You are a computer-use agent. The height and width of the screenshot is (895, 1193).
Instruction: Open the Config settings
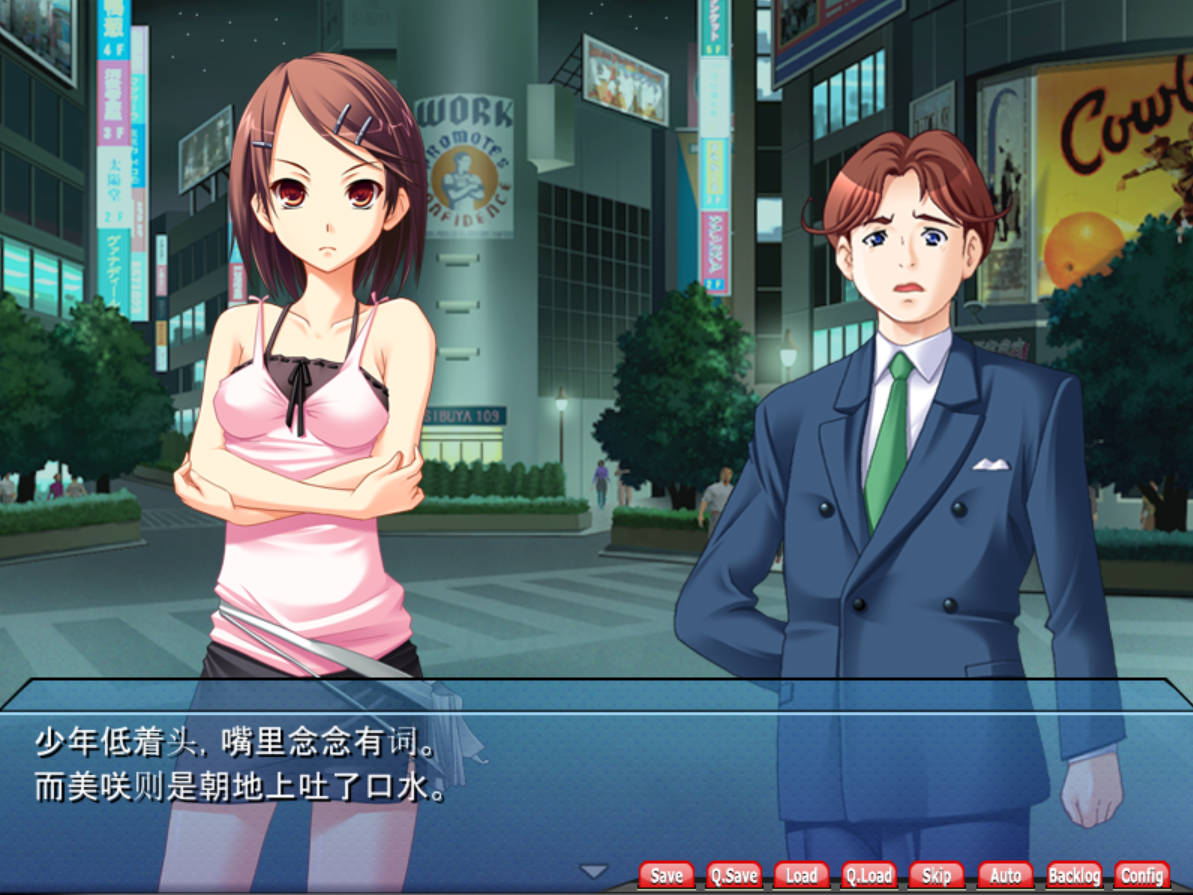click(x=1141, y=876)
